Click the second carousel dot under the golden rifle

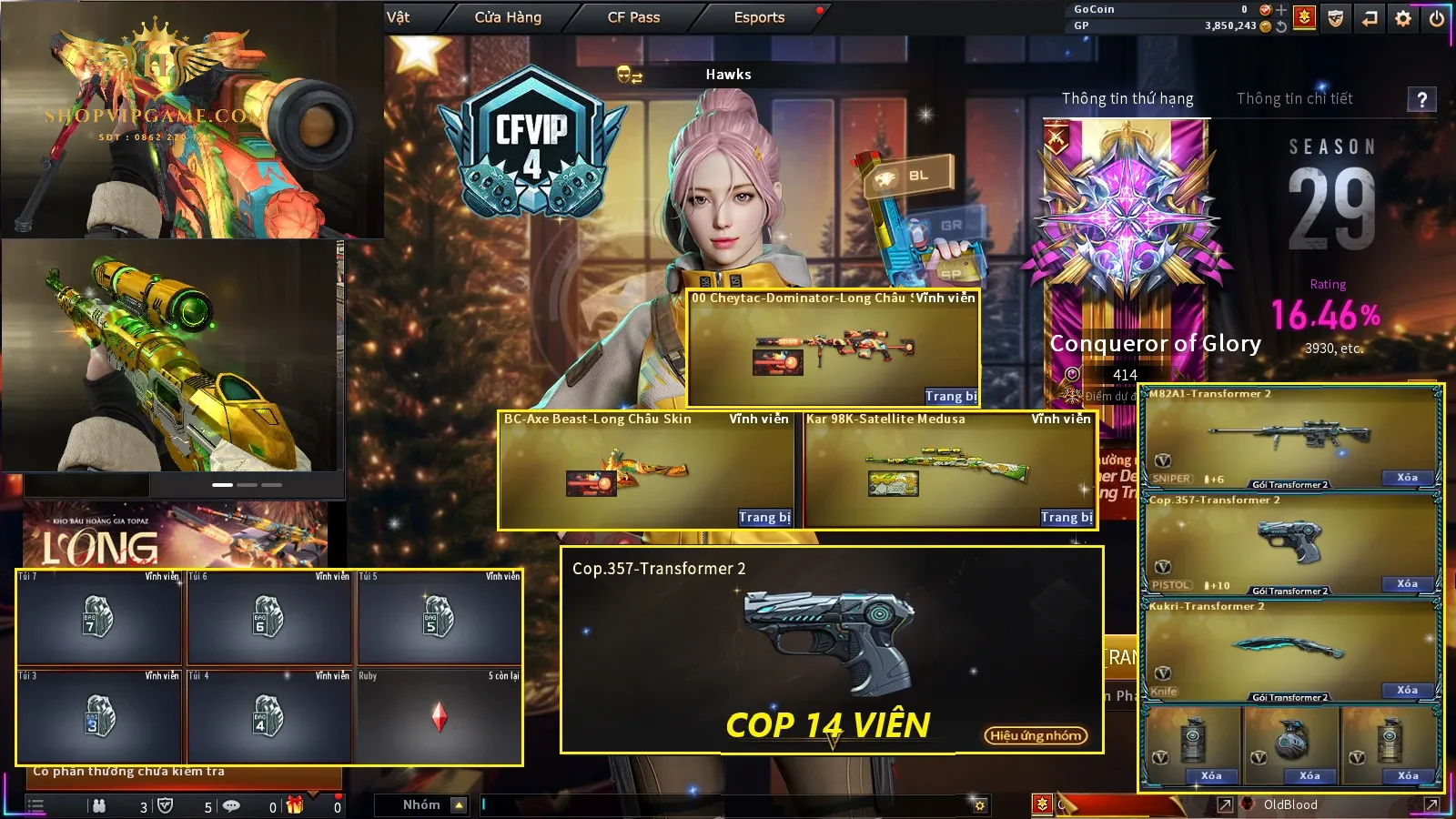point(247,485)
